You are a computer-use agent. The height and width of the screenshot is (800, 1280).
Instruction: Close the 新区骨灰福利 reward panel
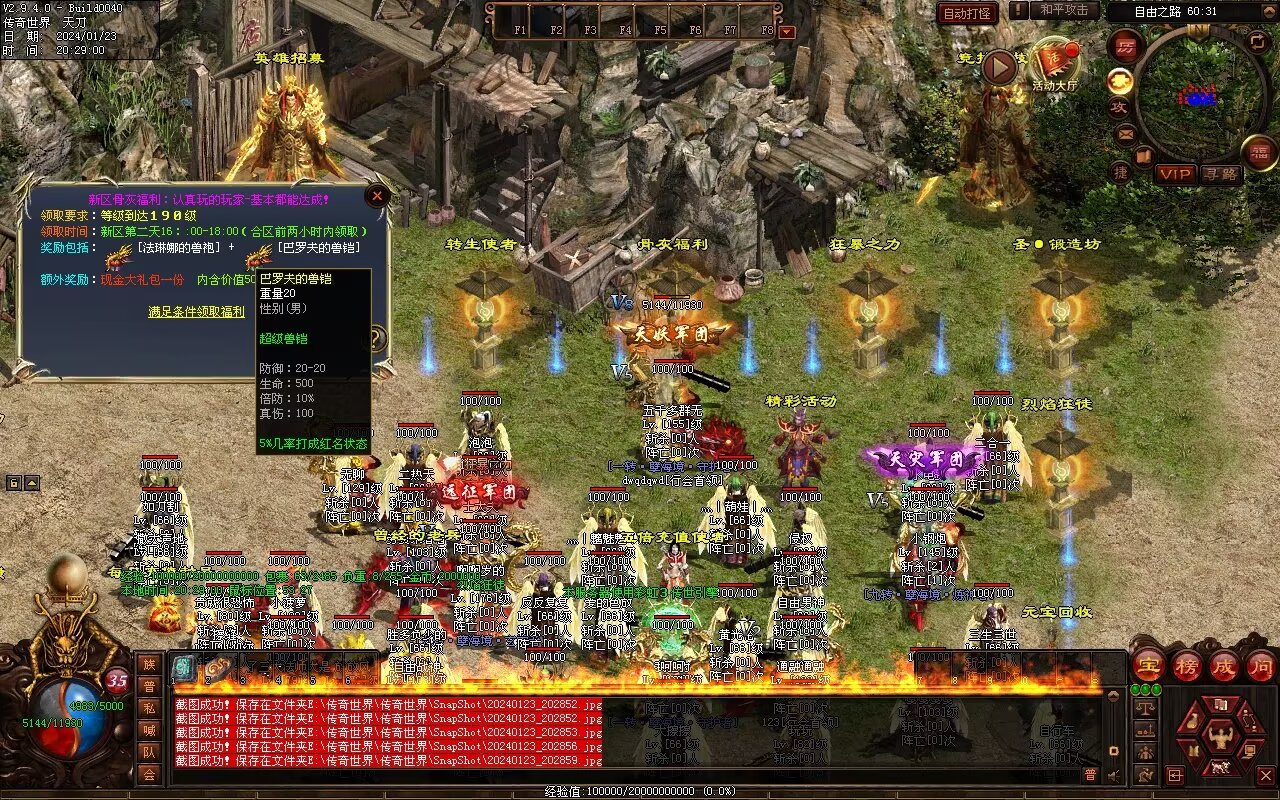coord(377,196)
